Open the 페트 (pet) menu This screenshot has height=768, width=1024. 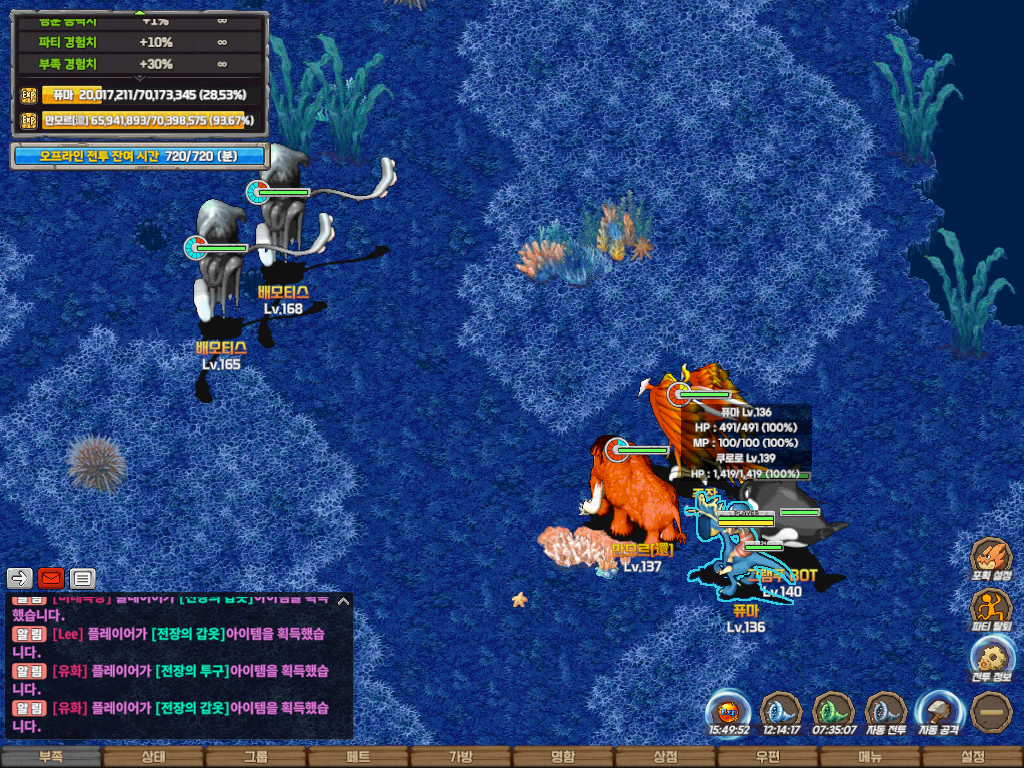(x=358, y=757)
